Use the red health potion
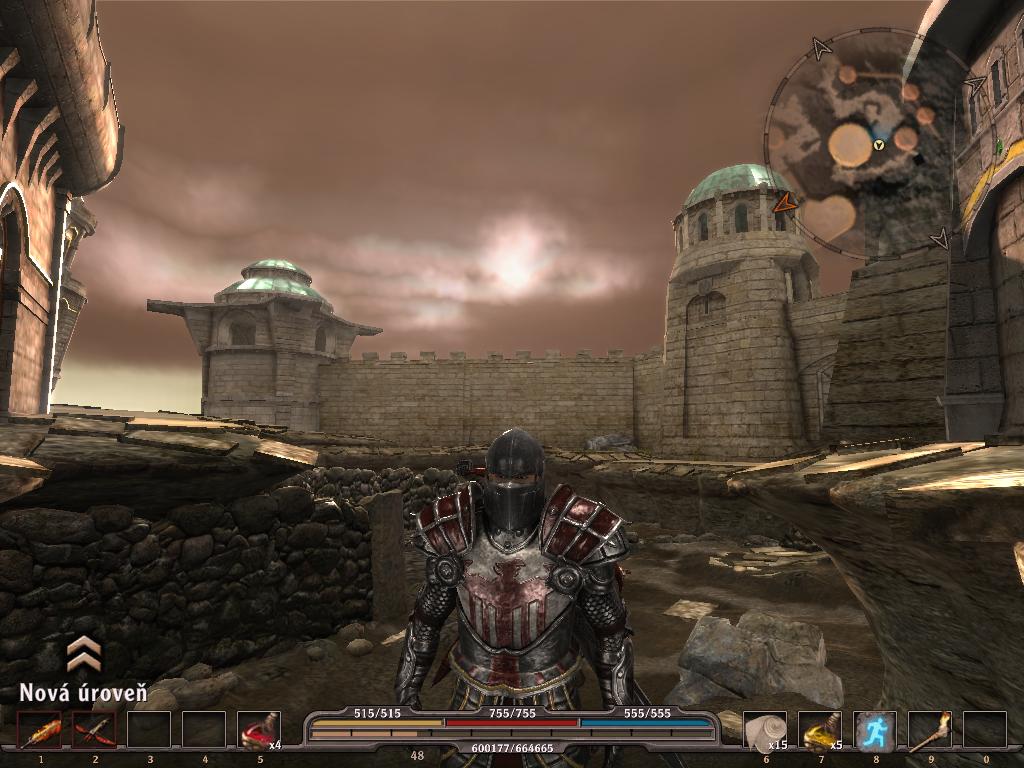The width and height of the screenshot is (1024, 768). pyautogui.click(x=259, y=730)
